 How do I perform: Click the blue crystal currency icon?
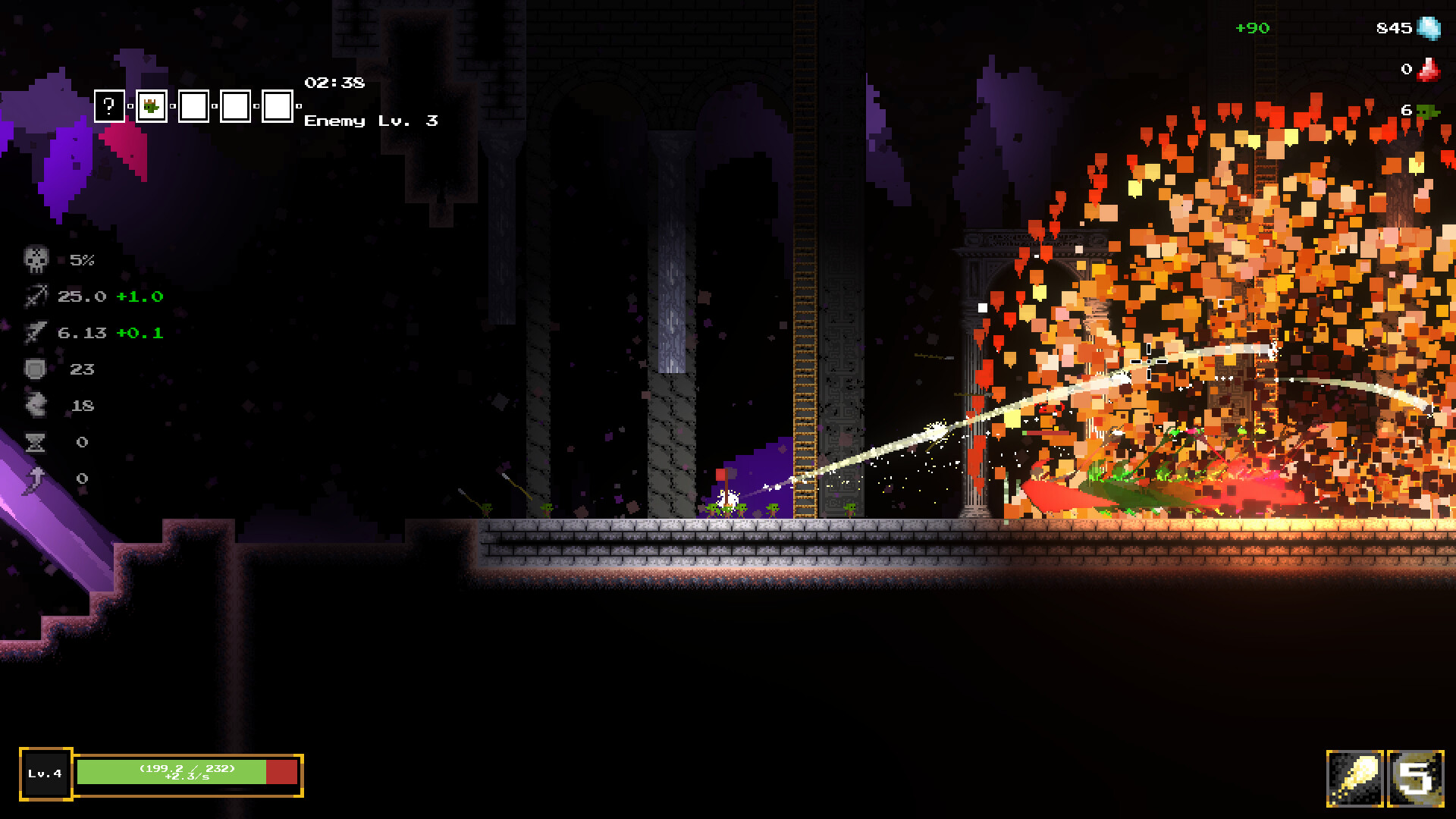pos(1429,28)
